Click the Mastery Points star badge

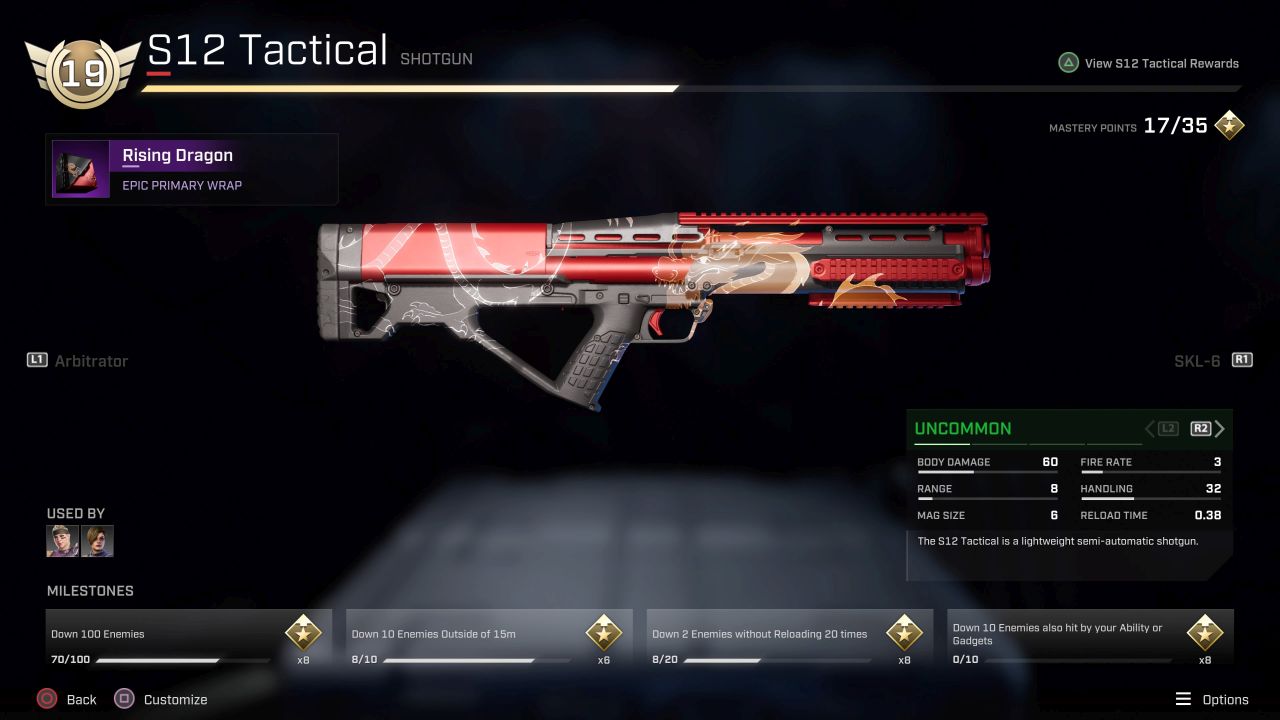(1229, 126)
